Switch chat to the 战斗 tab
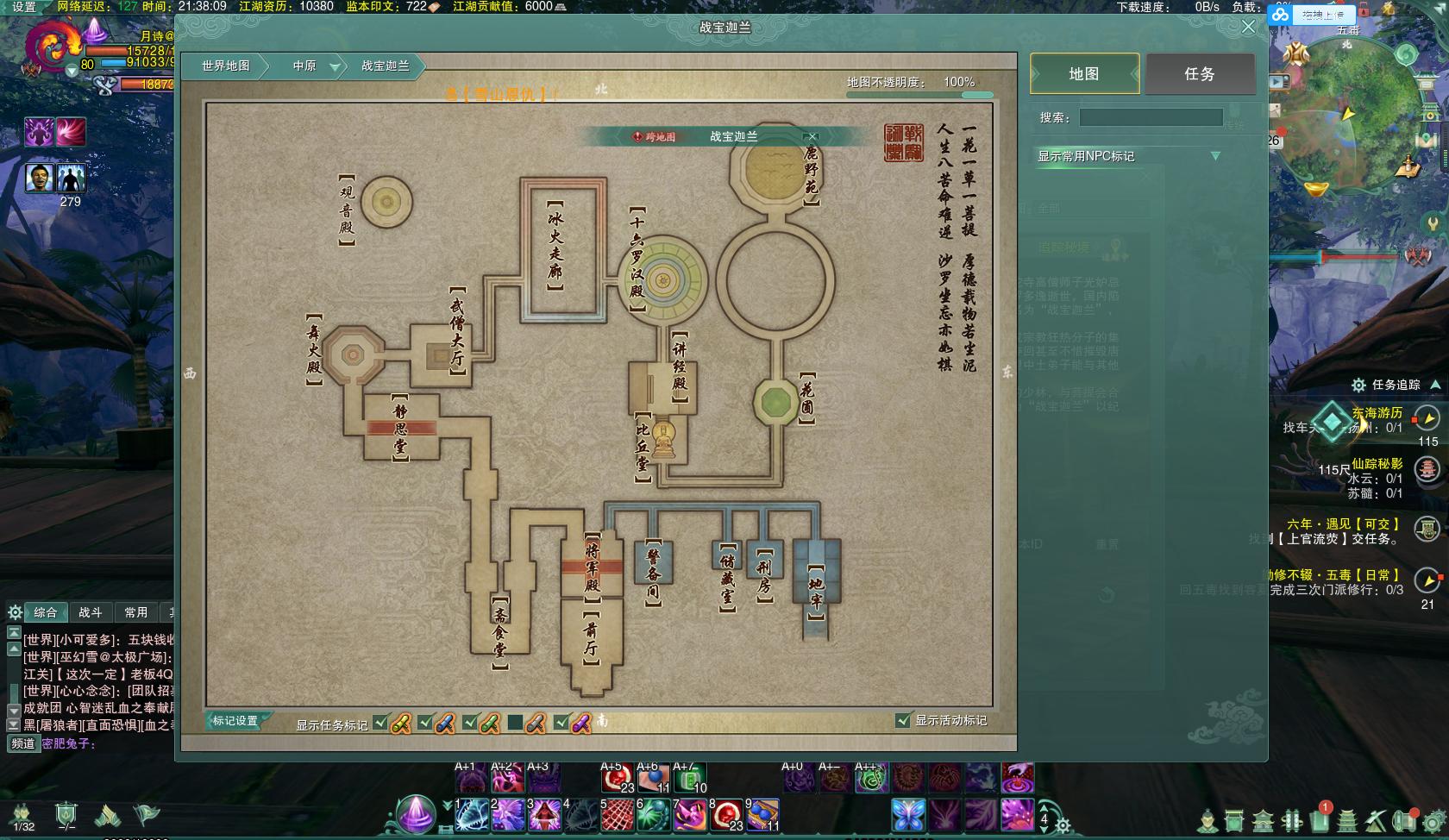1449x840 pixels. [x=90, y=612]
